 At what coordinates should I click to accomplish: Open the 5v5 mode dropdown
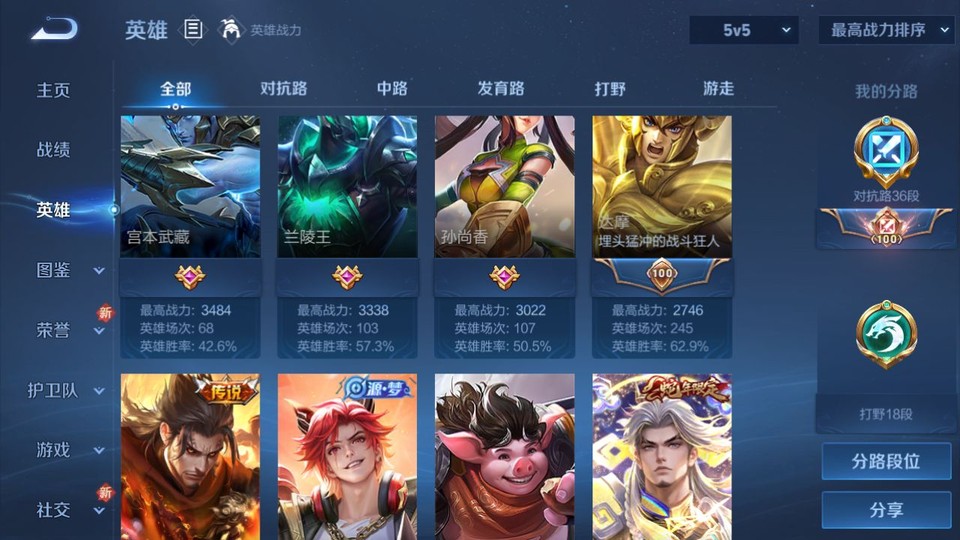coord(744,30)
